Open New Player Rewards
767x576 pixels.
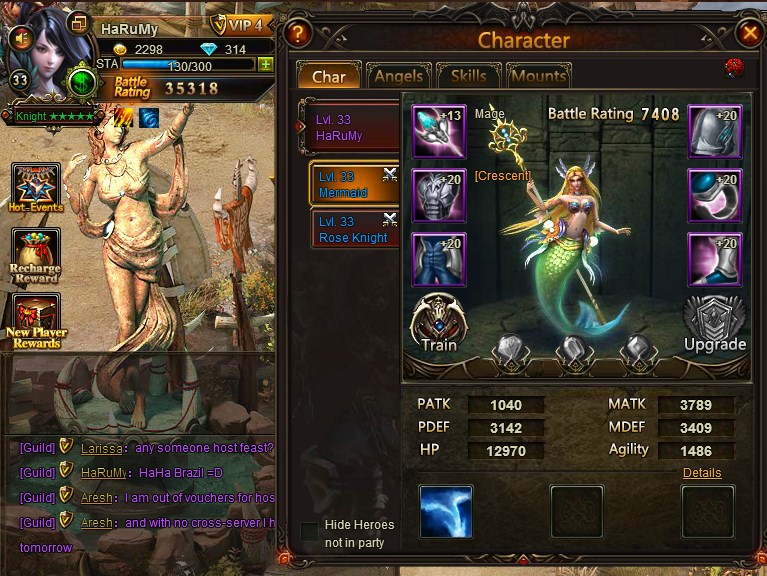coord(36,321)
